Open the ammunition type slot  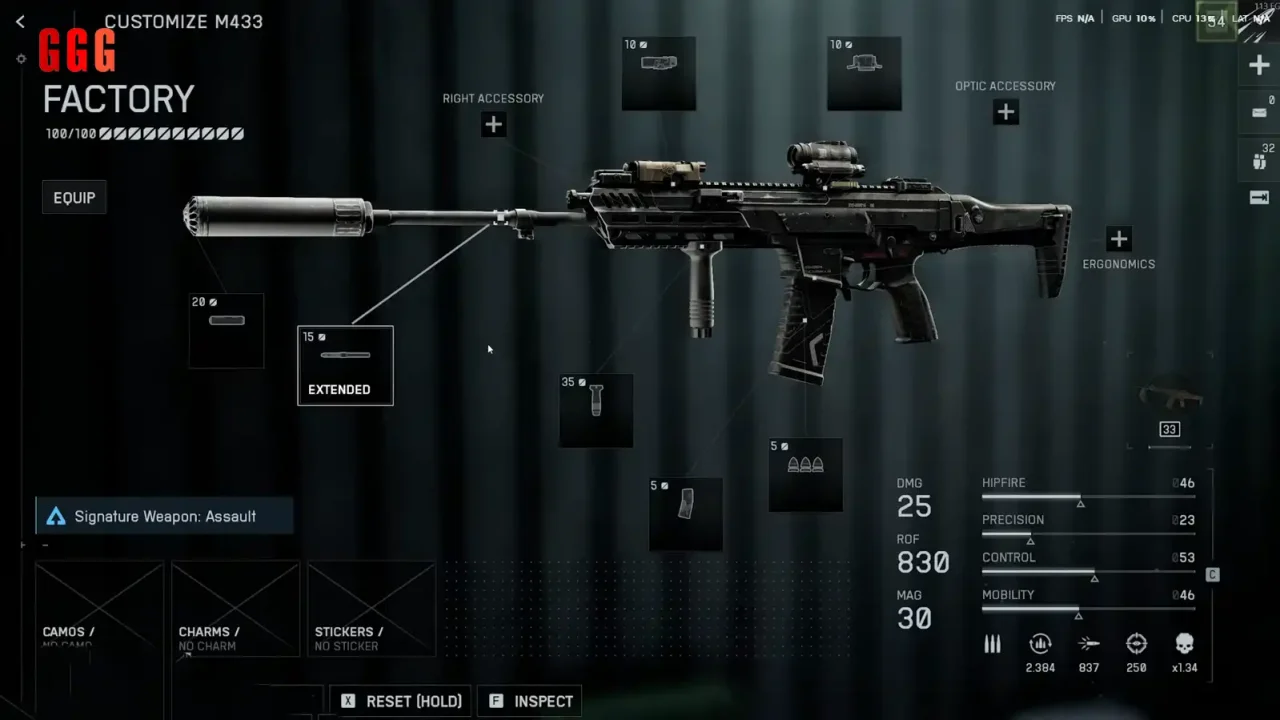click(805, 475)
